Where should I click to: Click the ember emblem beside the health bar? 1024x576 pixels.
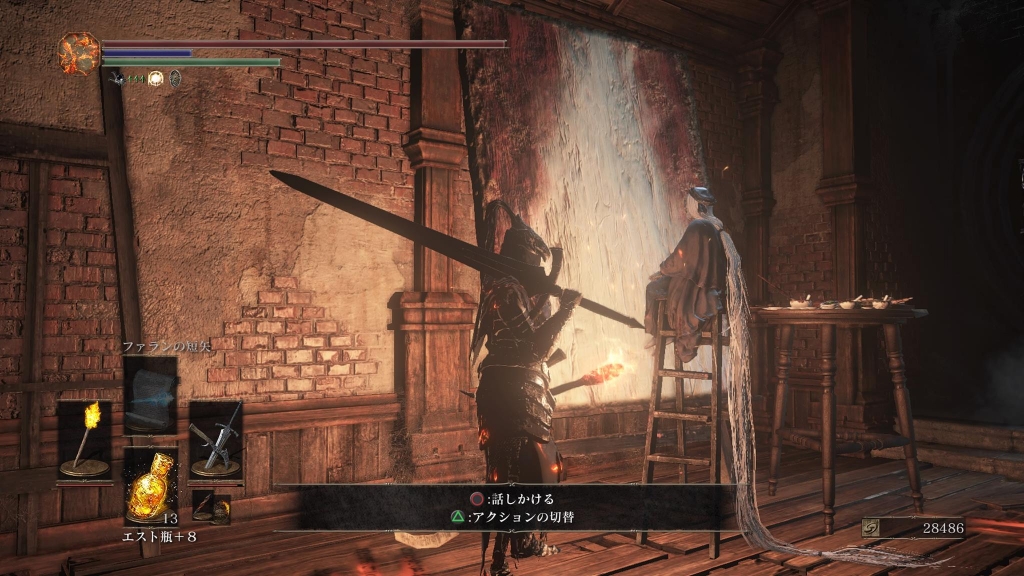pos(78,52)
